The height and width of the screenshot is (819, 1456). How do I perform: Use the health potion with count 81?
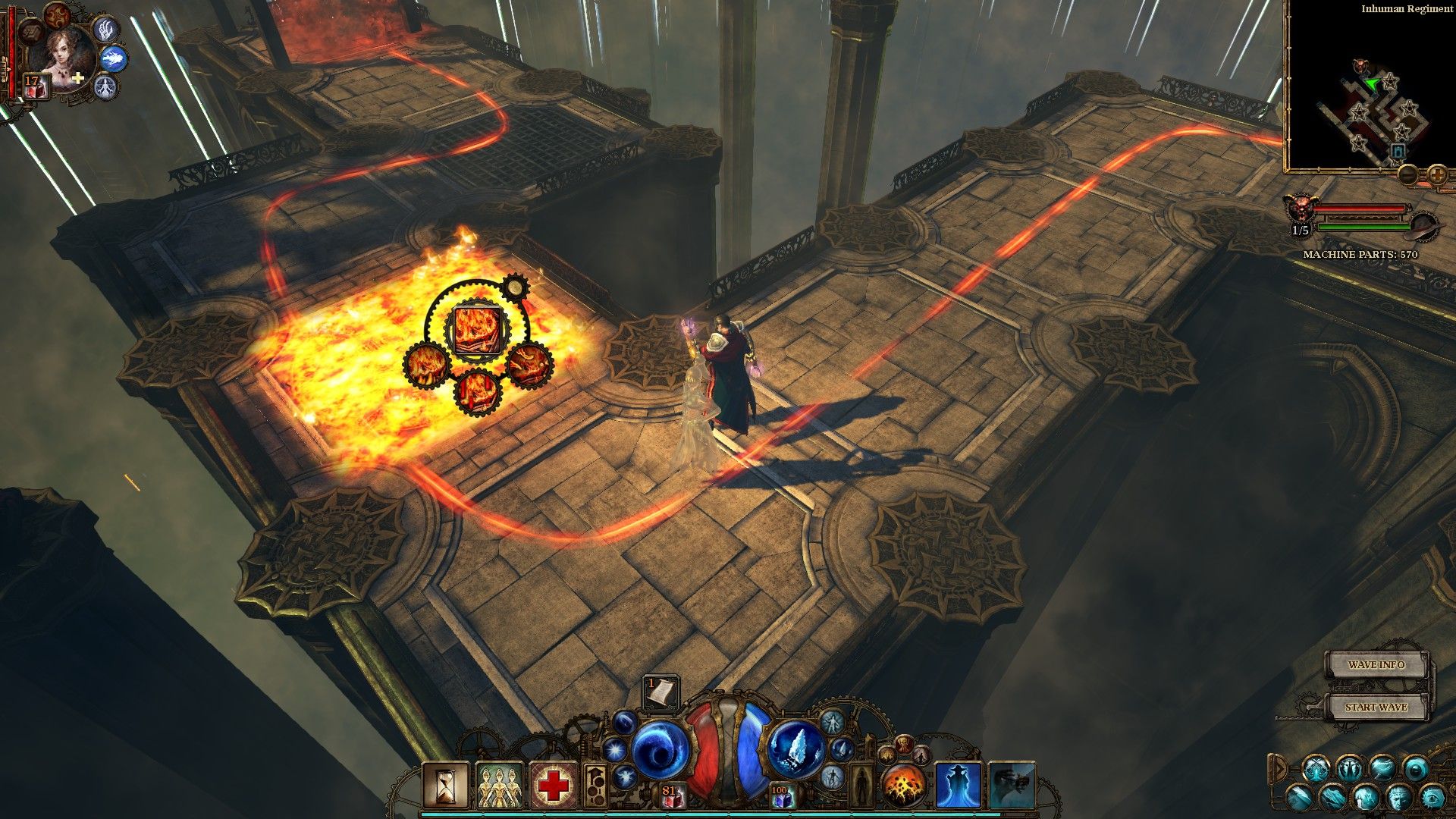pyautogui.click(x=670, y=796)
